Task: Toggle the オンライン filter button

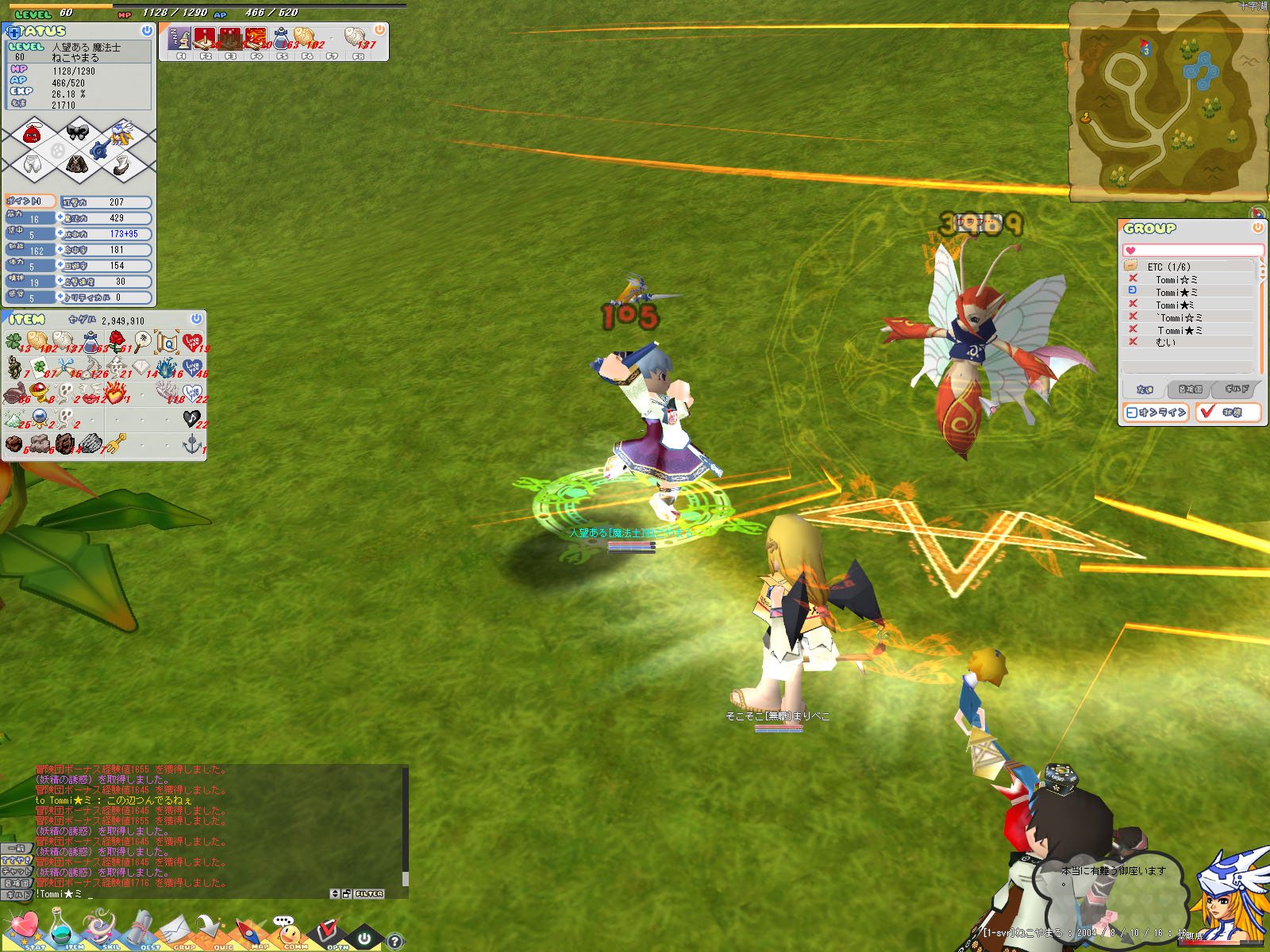Action: pos(1156,413)
